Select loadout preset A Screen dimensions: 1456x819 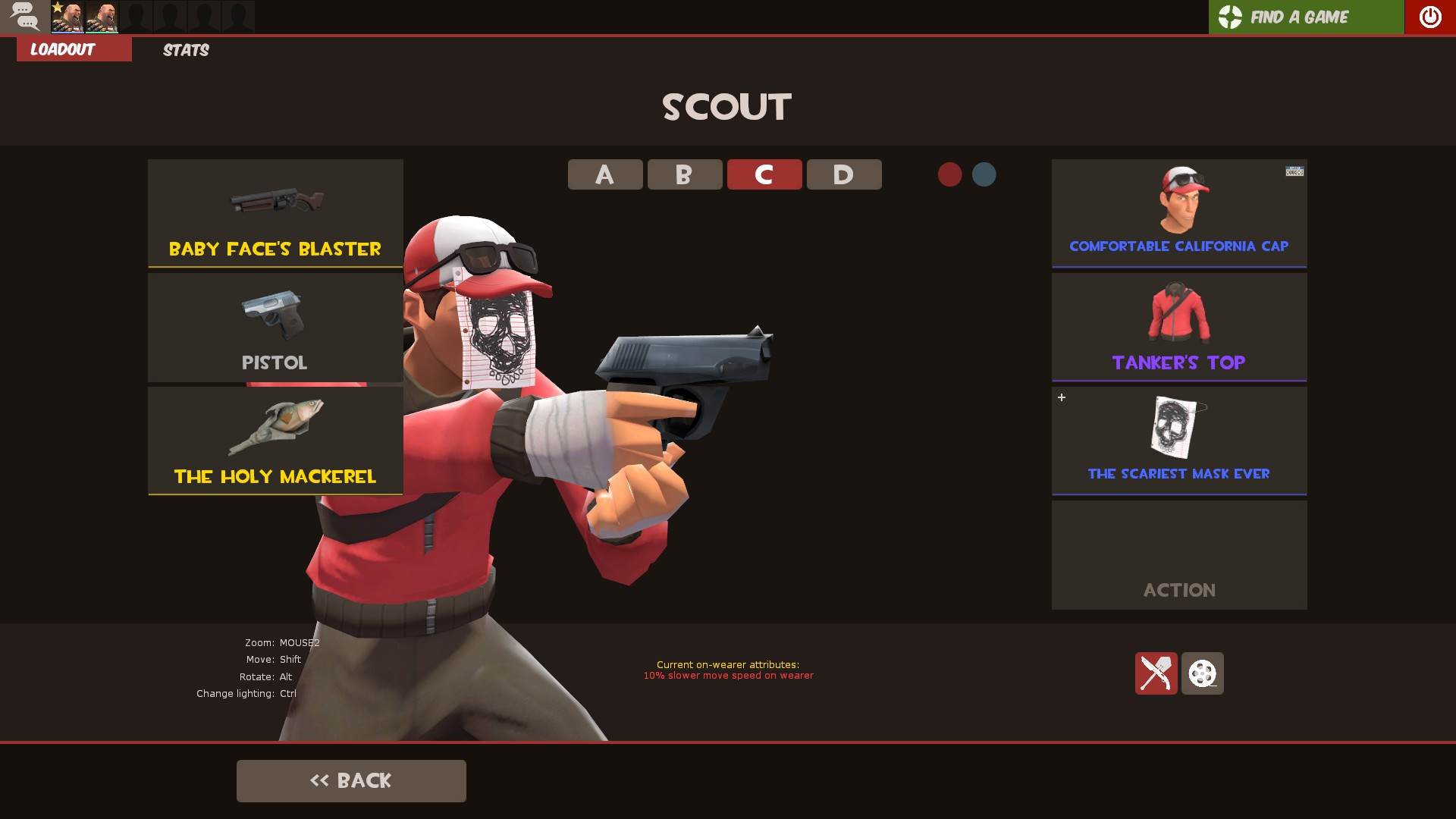604,174
